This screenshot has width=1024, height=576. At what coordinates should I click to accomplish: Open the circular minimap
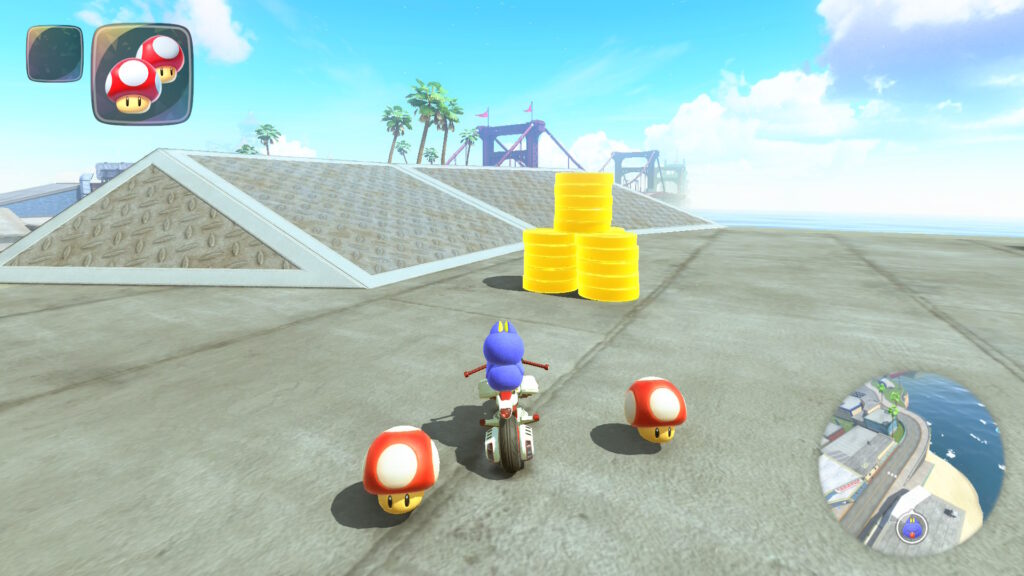pyautogui.click(x=910, y=459)
